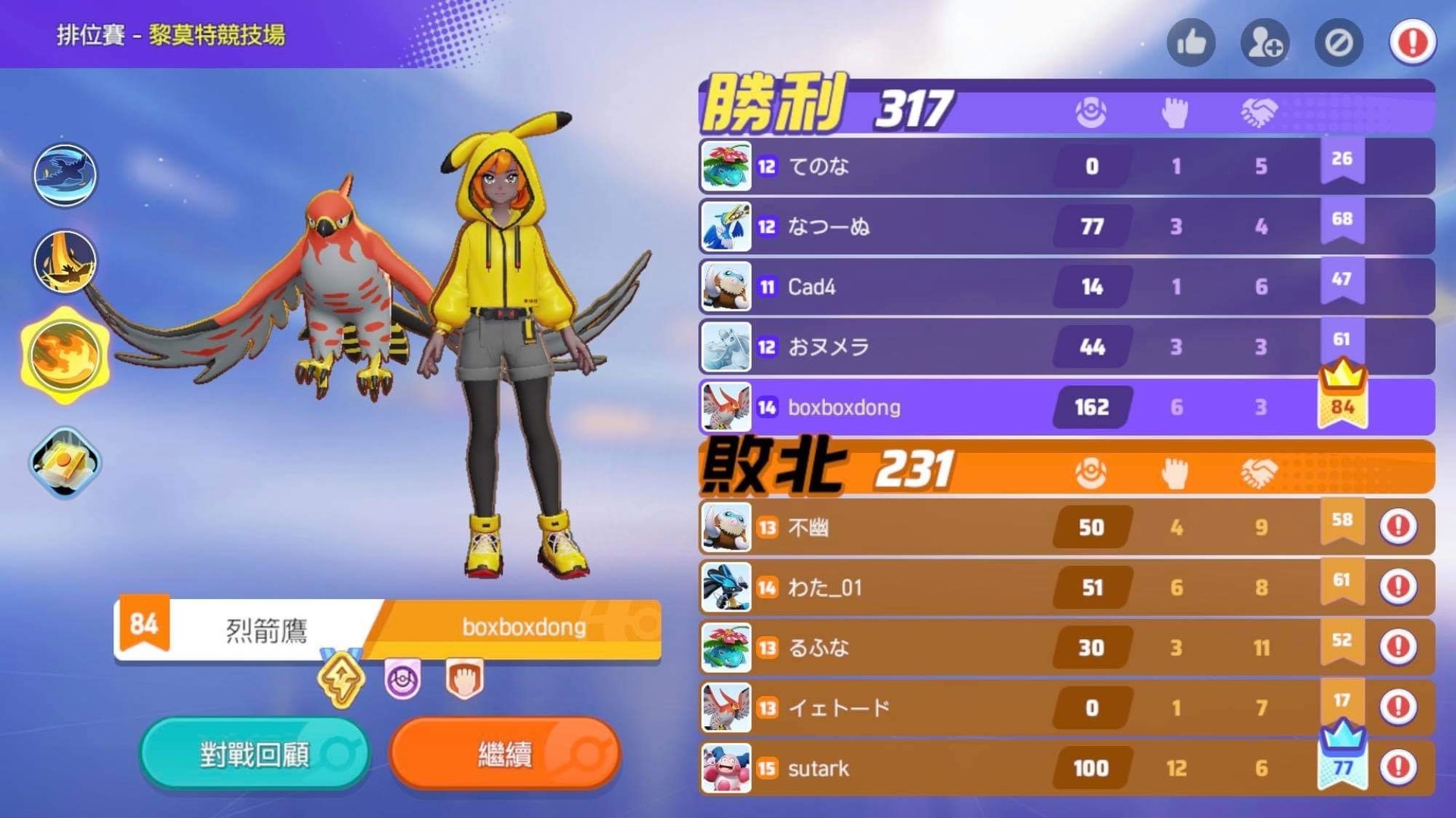Viewport: 1456px width, 818px height.
Task: Select the second Talonflame move icon
Action: 64,262
